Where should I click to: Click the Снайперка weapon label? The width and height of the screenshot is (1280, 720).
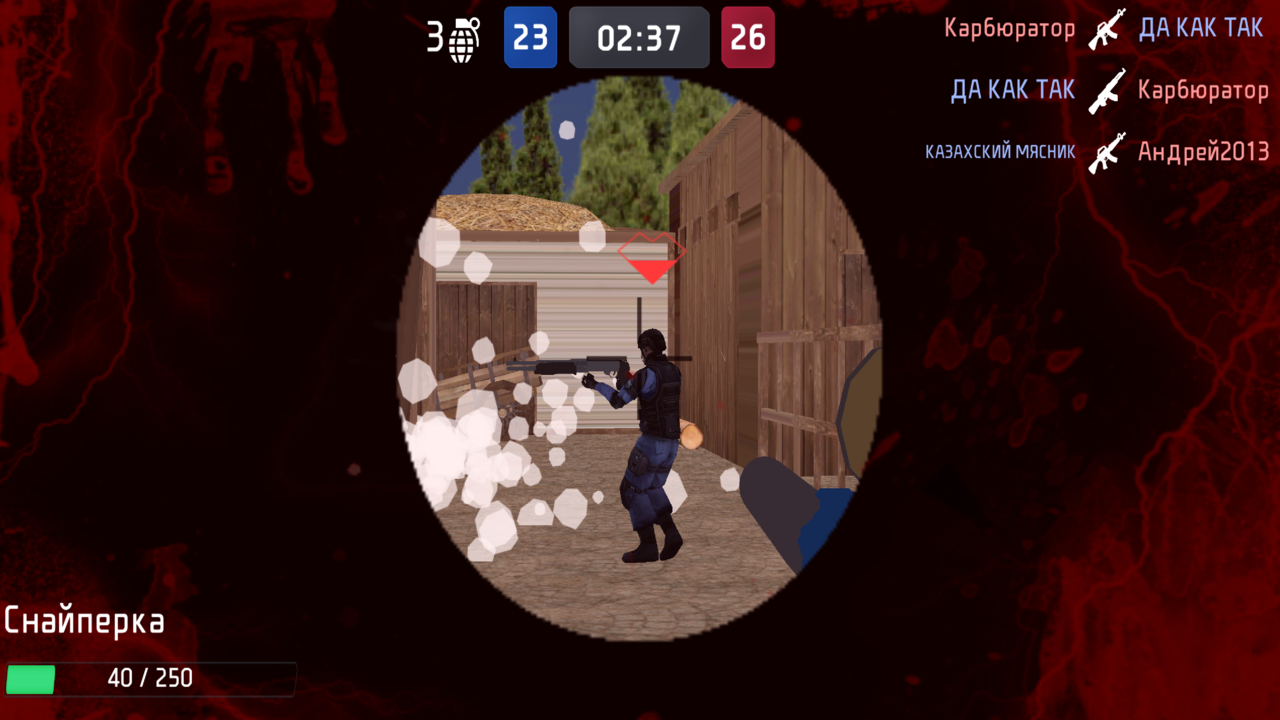pos(84,620)
